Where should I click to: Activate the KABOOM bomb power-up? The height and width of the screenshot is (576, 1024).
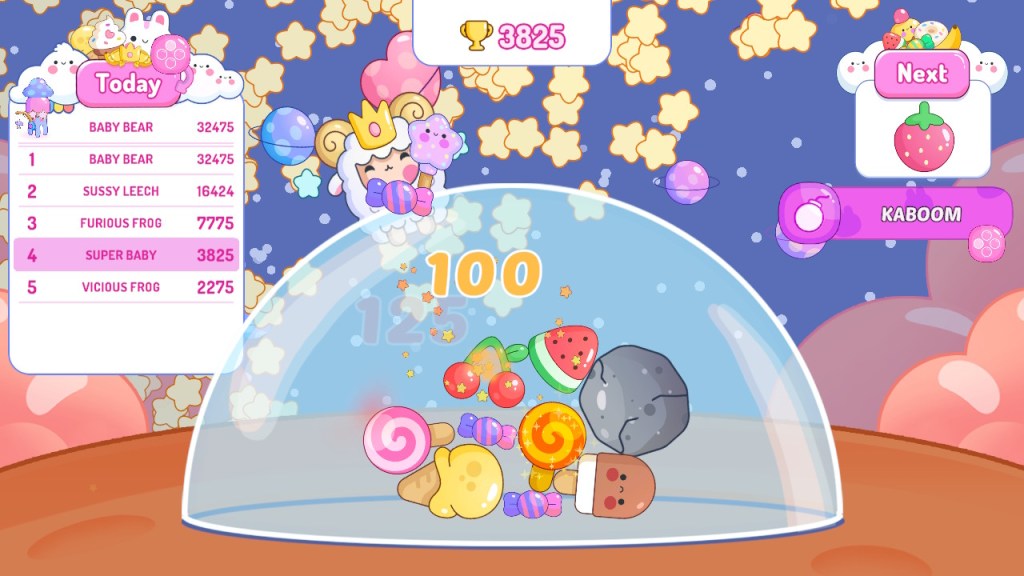896,214
